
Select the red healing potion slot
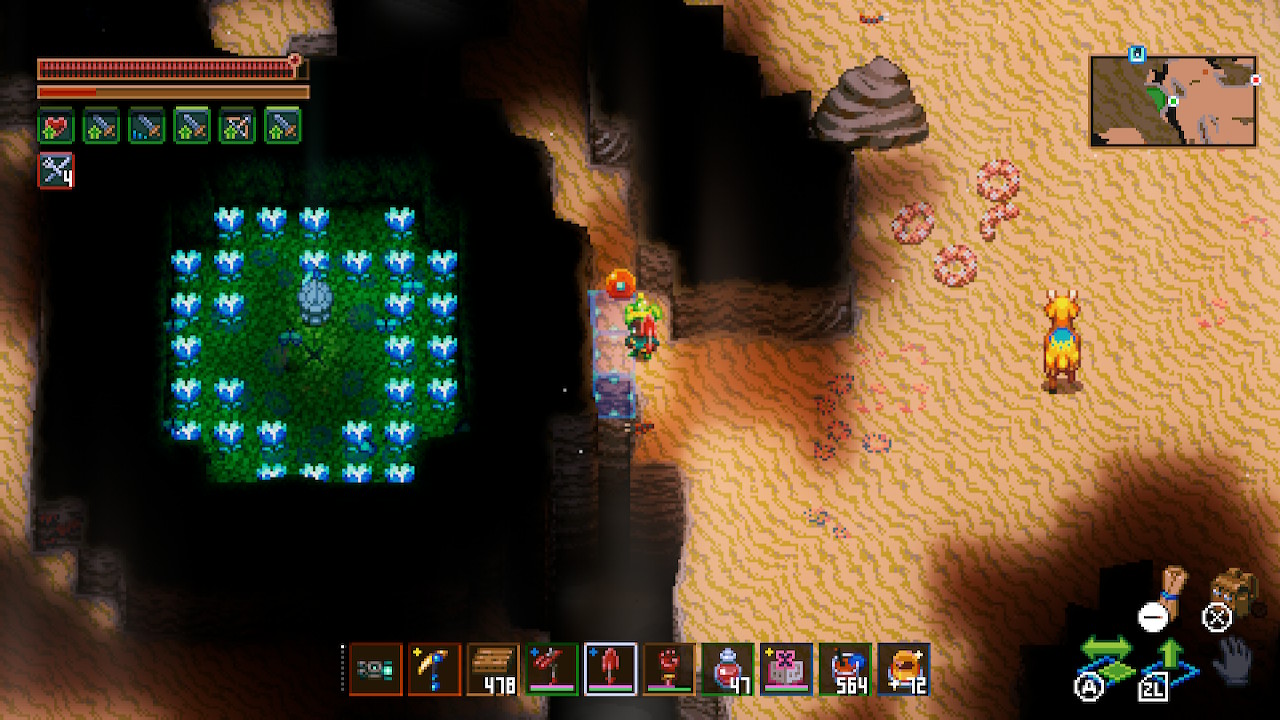[727, 669]
